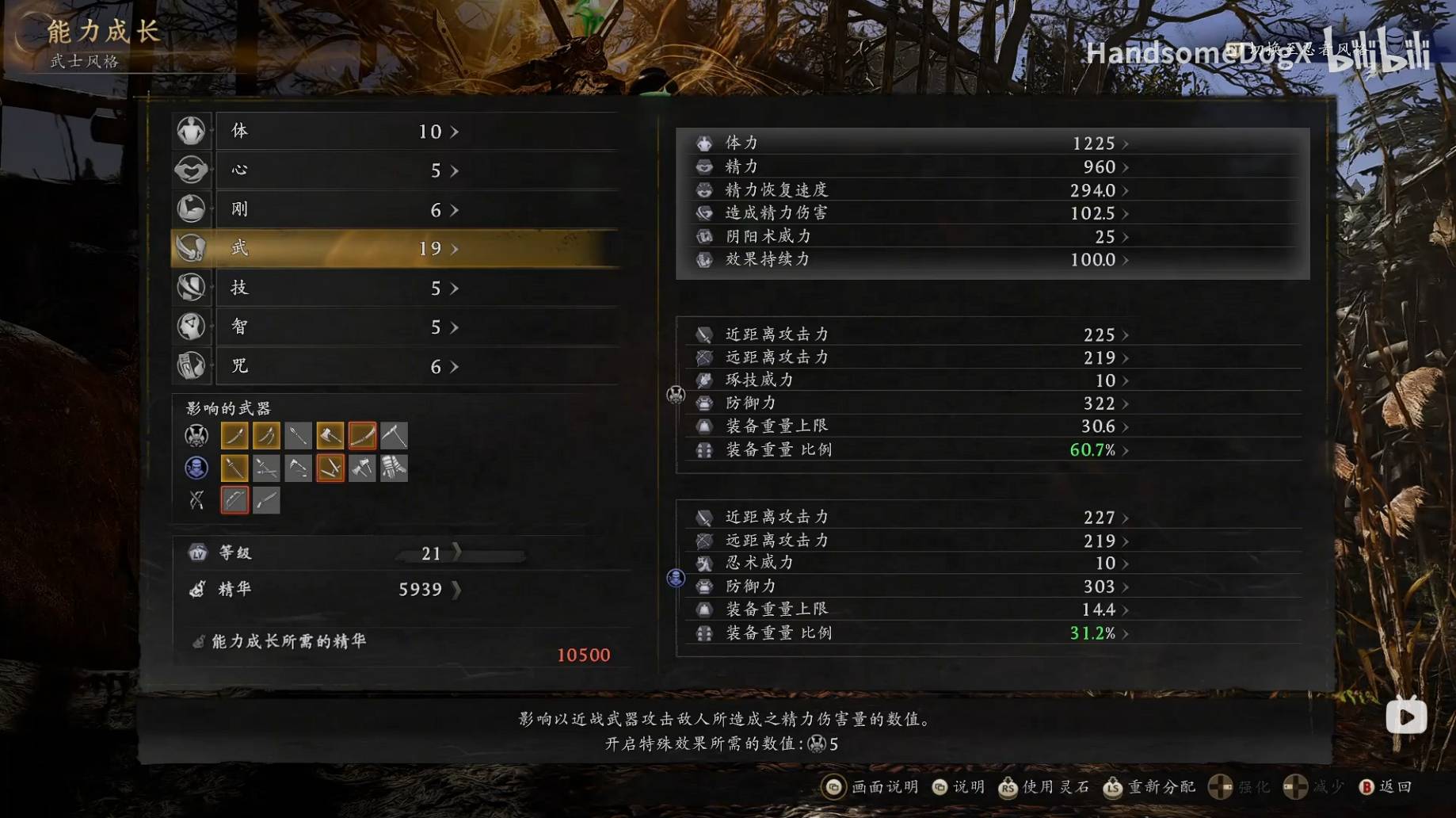Select the 精力恢复速度 stat line
The height and width of the screenshot is (818, 1456).
[x=911, y=190]
